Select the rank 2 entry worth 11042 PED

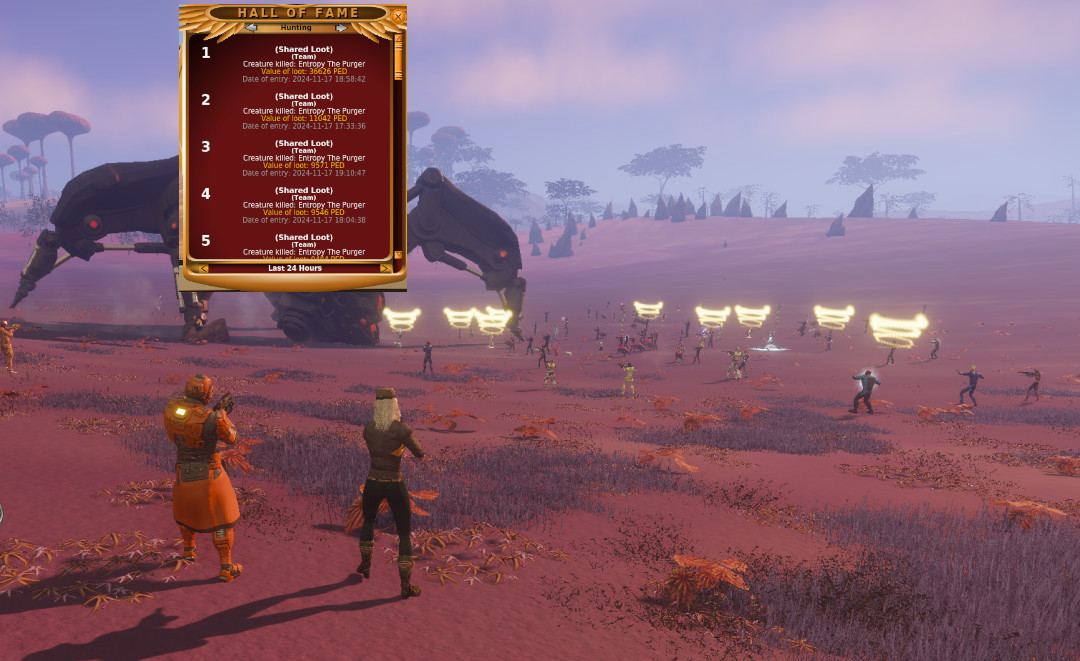tap(303, 111)
